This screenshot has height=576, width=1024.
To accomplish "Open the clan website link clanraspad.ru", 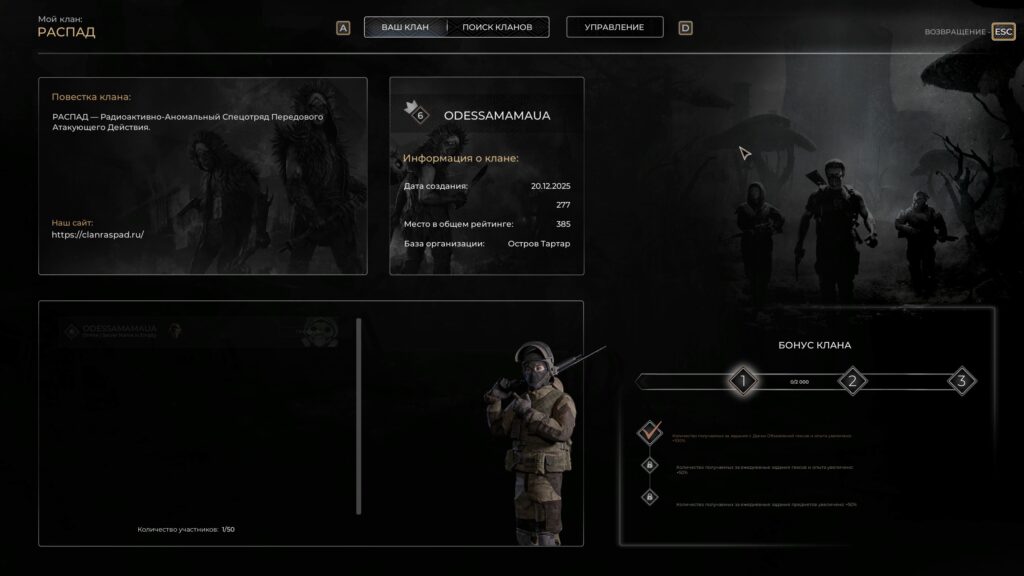I will (x=98, y=234).
